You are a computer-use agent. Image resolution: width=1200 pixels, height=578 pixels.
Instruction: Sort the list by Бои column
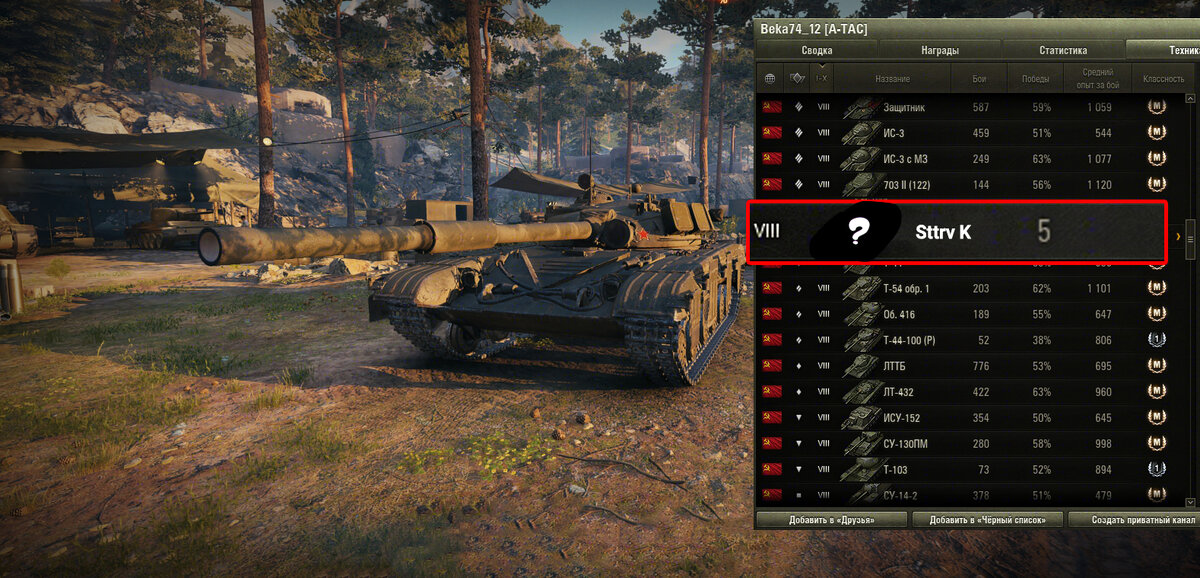[979, 78]
